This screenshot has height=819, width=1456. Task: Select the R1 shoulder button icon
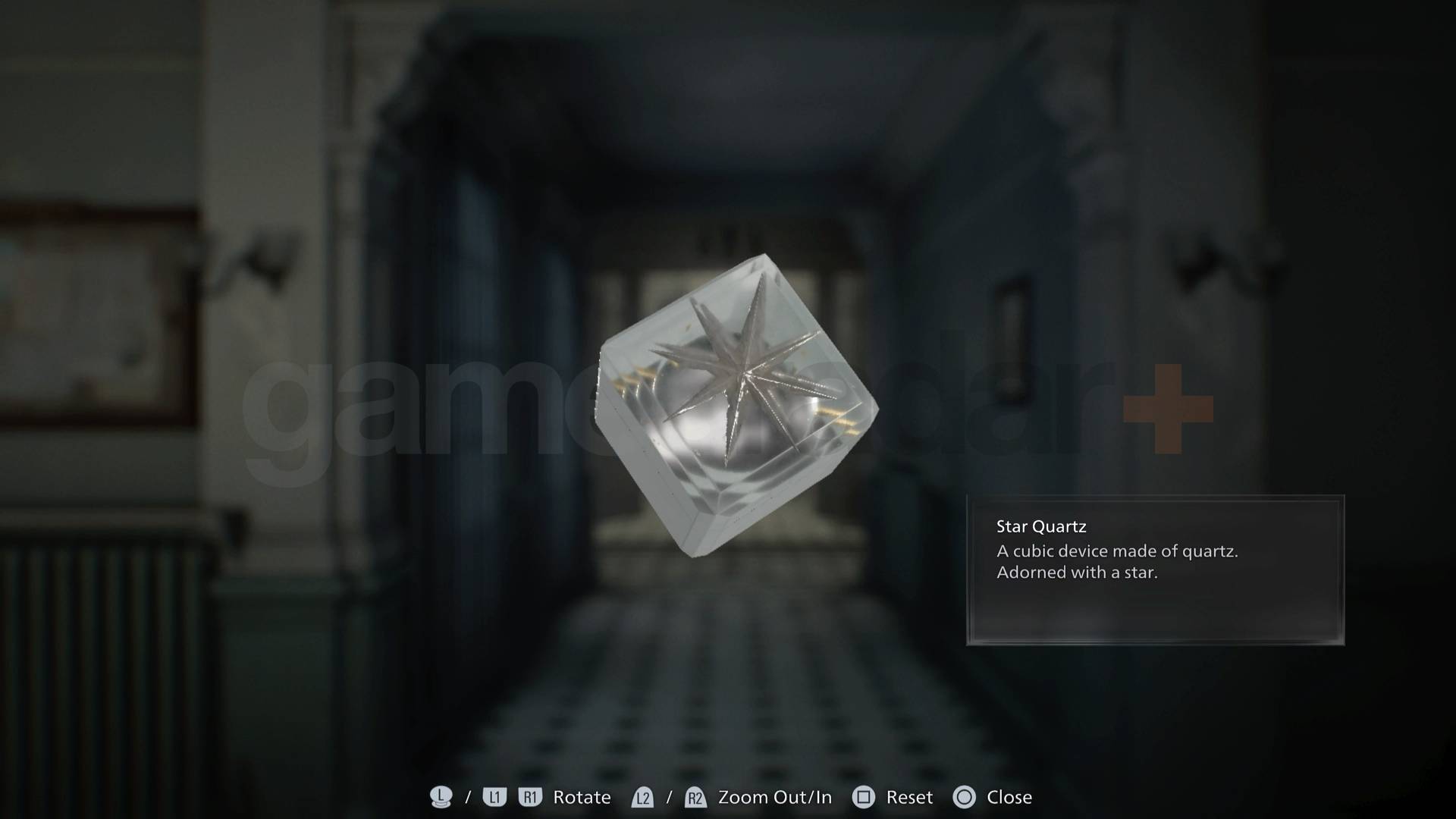point(530,797)
